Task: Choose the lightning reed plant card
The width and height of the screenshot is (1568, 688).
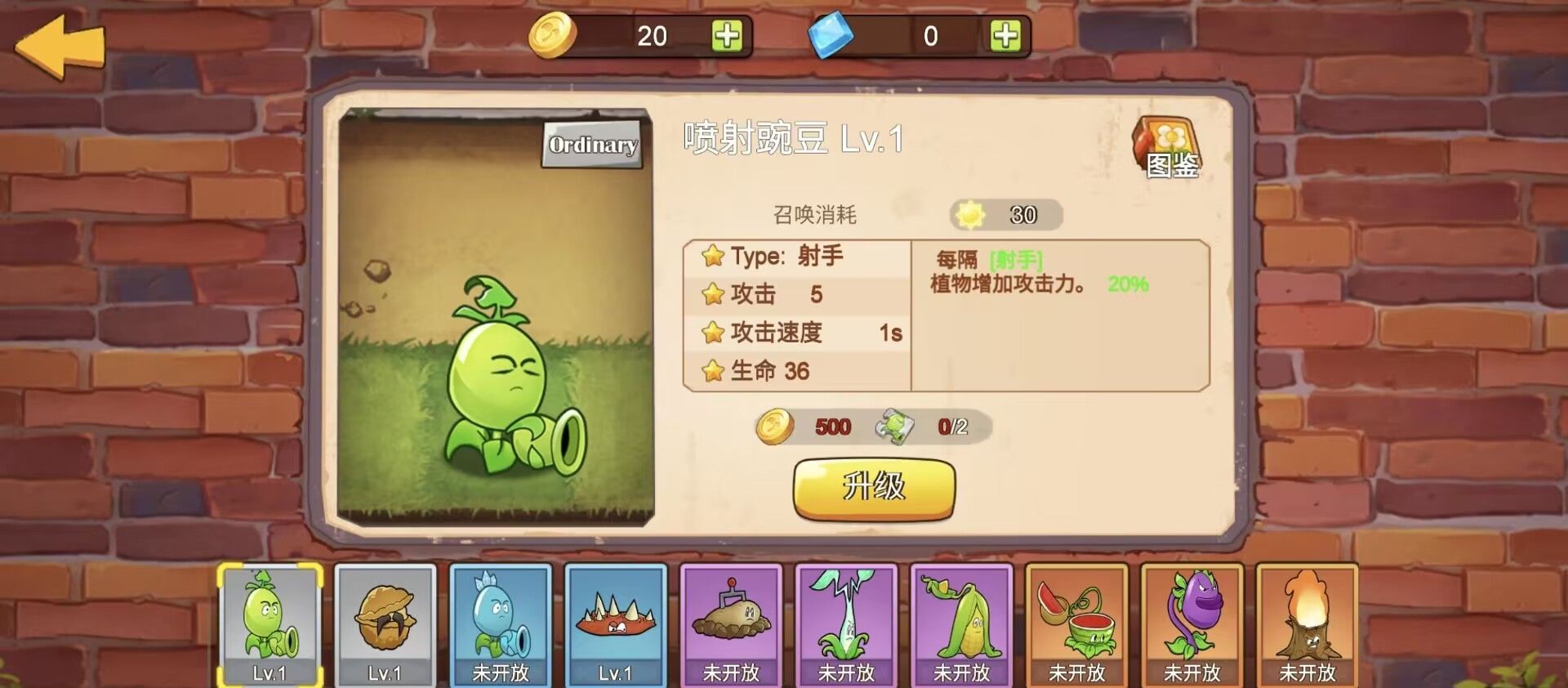Action: (x=846, y=625)
